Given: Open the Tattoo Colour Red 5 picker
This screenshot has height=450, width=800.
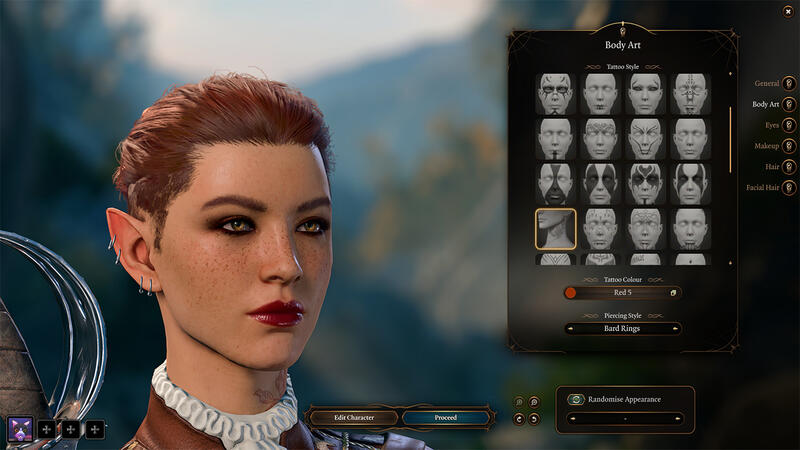Looking at the screenshot, I should [x=622, y=293].
